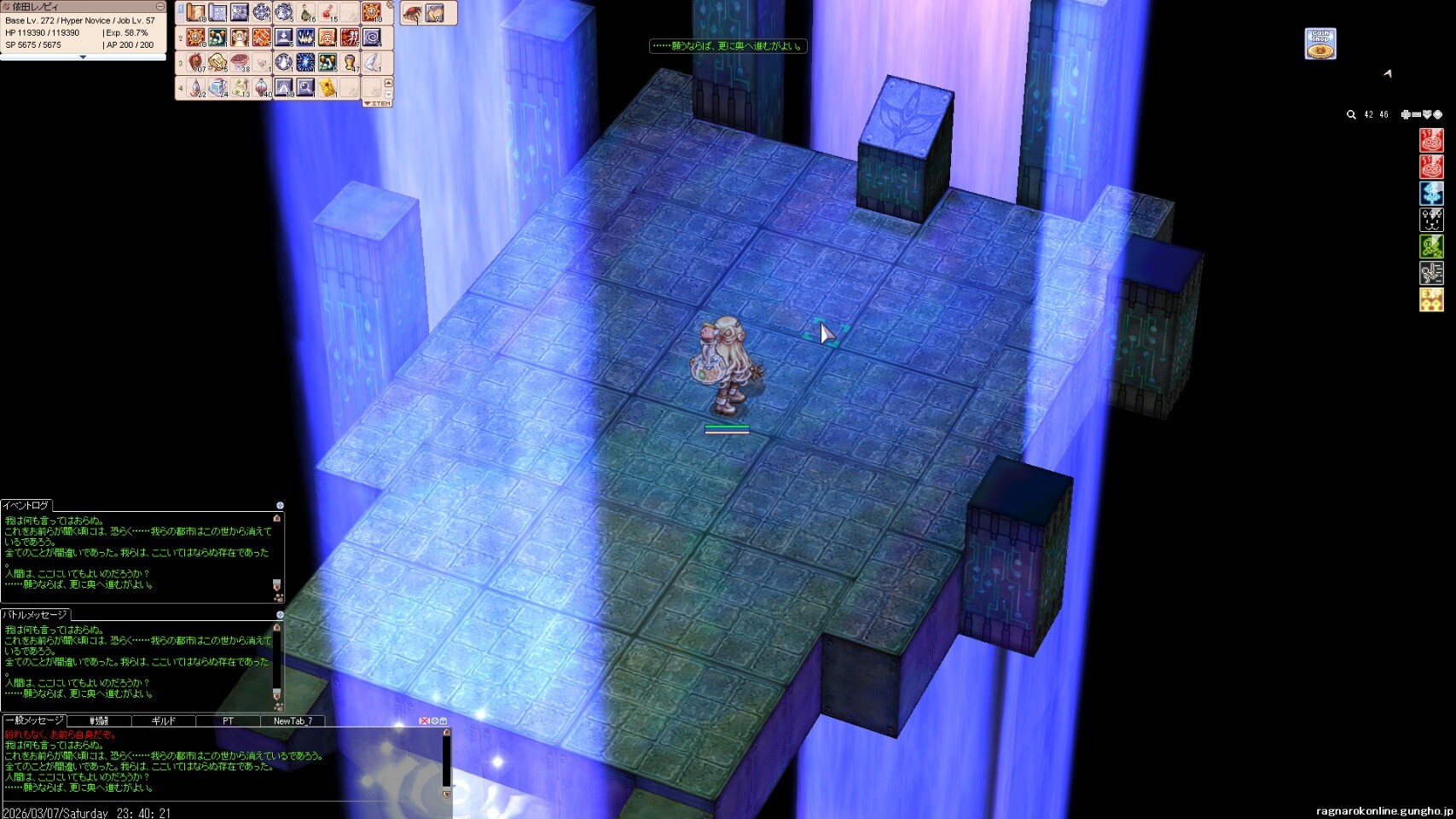Close the chat window with red X
Image resolution: width=1456 pixels, height=819 pixels.
(424, 721)
